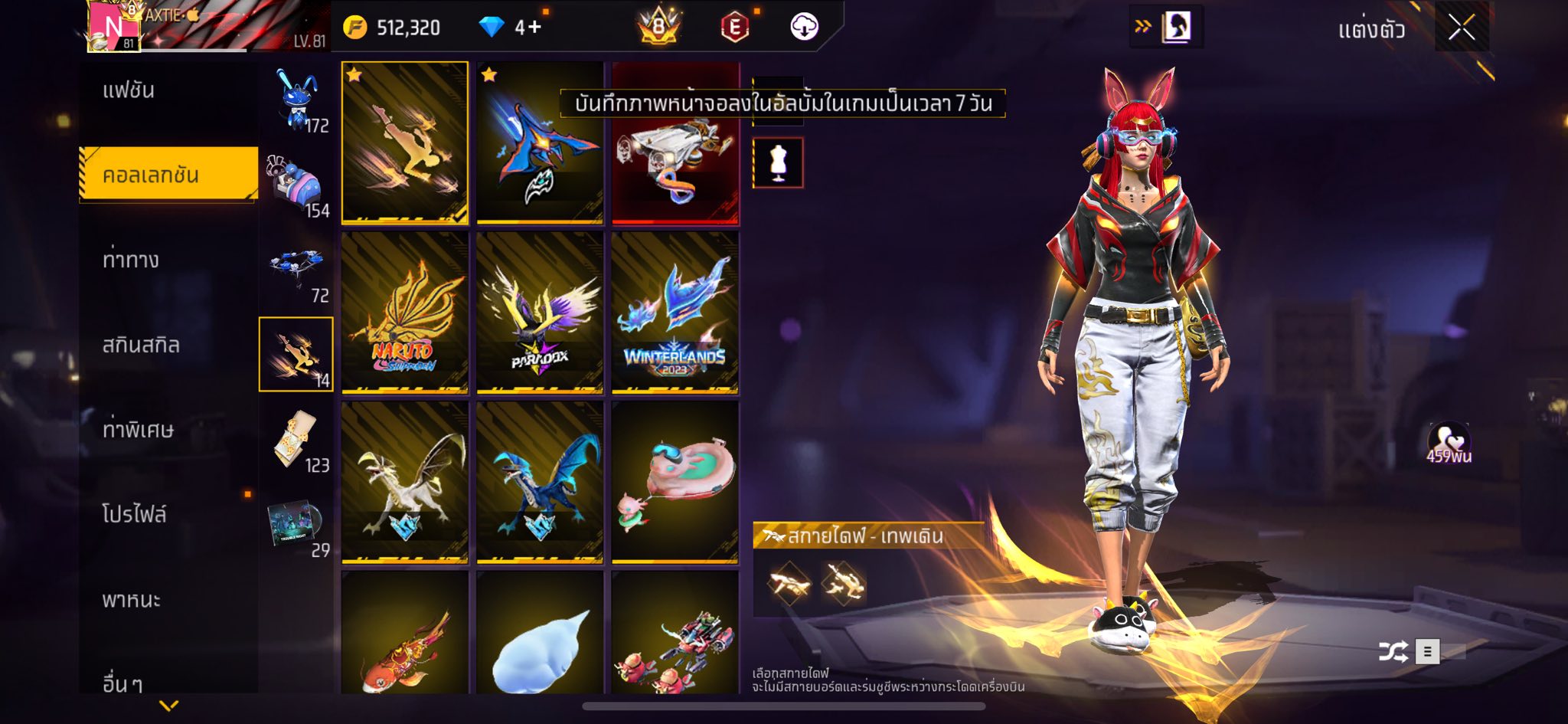
Task: Select the white dragon glider item
Action: [x=404, y=482]
